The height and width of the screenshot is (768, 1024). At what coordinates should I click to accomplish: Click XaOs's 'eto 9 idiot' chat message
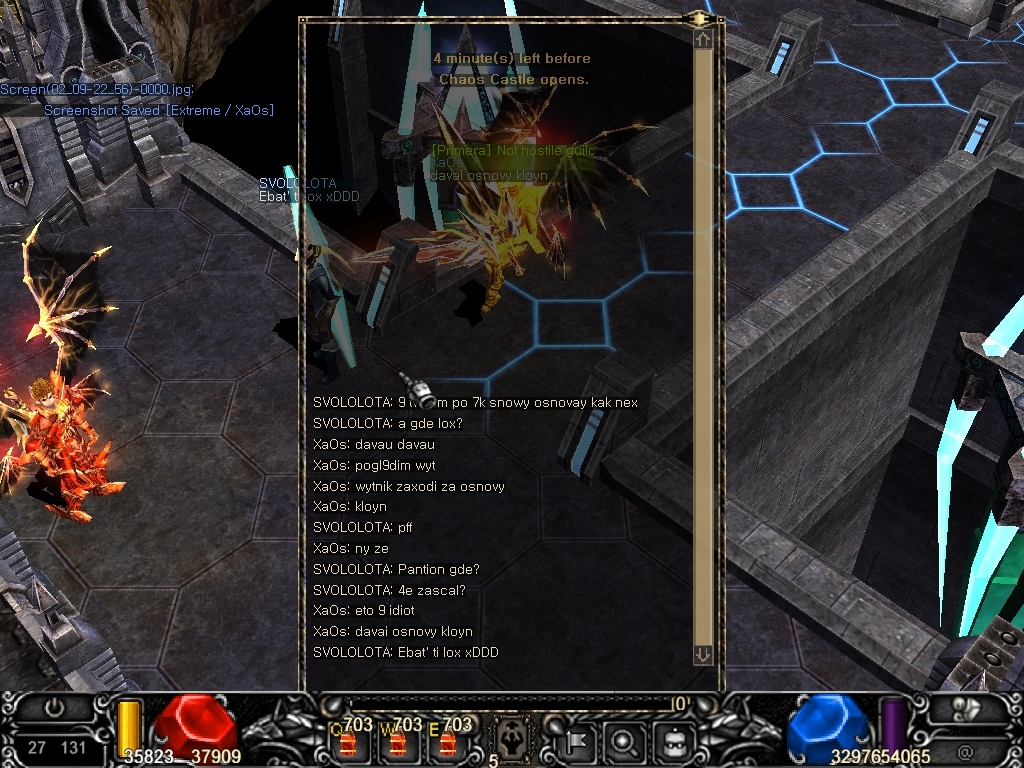coord(364,610)
